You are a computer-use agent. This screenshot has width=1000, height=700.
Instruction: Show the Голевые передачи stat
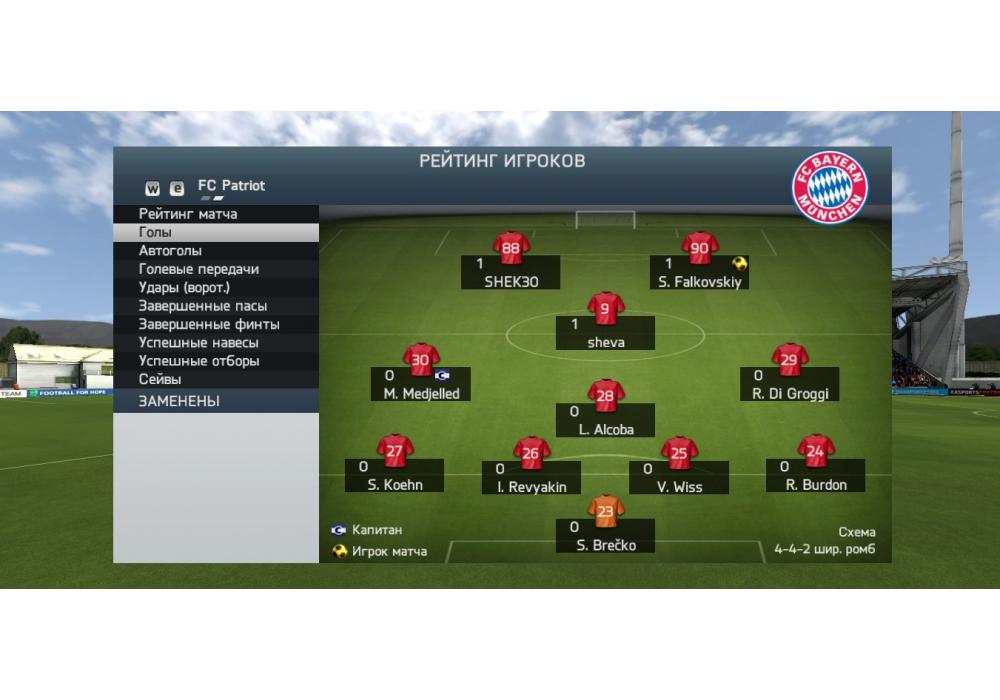tap(198, 269)
